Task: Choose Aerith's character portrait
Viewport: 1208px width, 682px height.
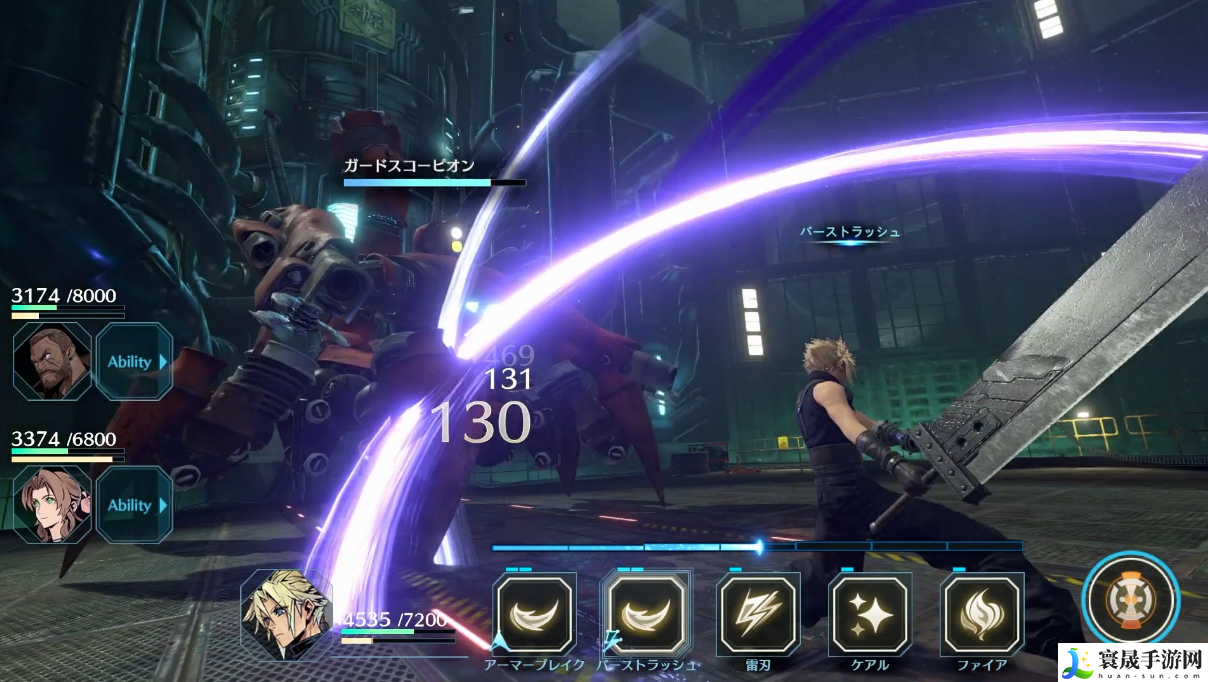Action: pyautogui.click(x=52, y=505)
